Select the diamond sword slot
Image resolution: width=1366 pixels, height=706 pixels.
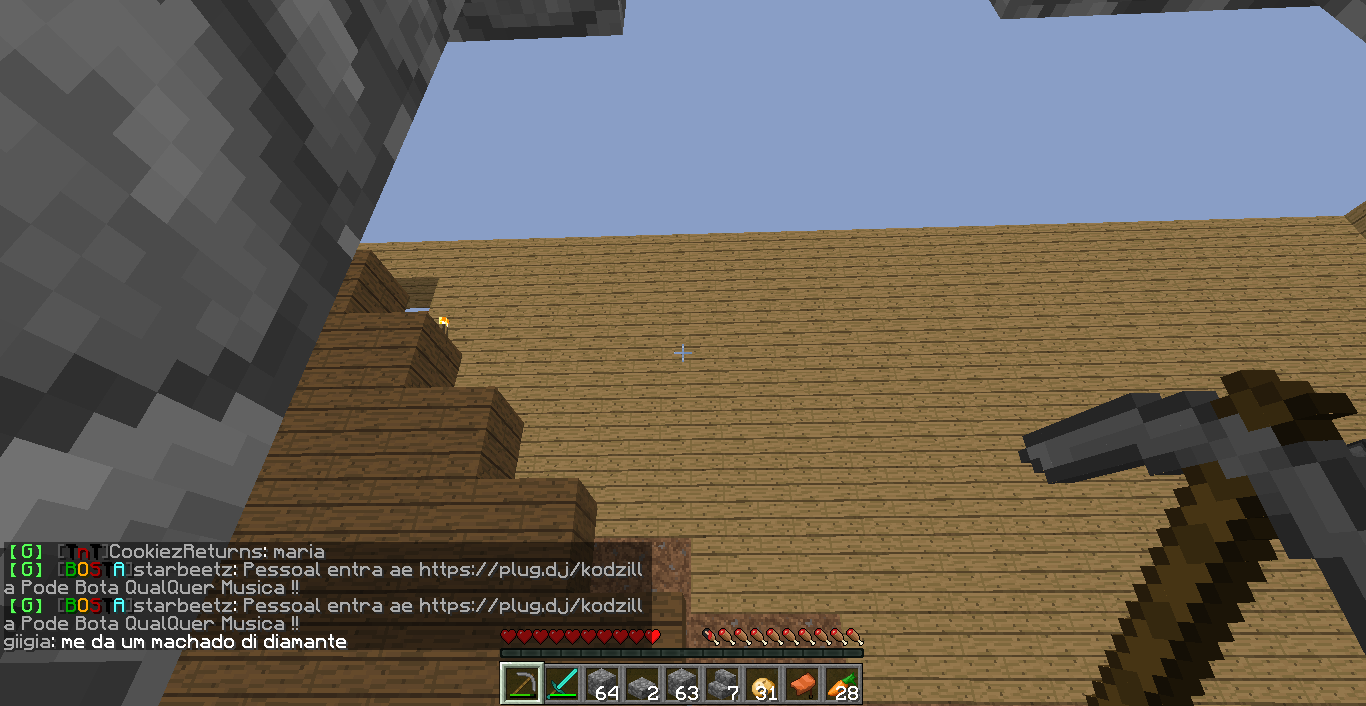click(562, 684)
